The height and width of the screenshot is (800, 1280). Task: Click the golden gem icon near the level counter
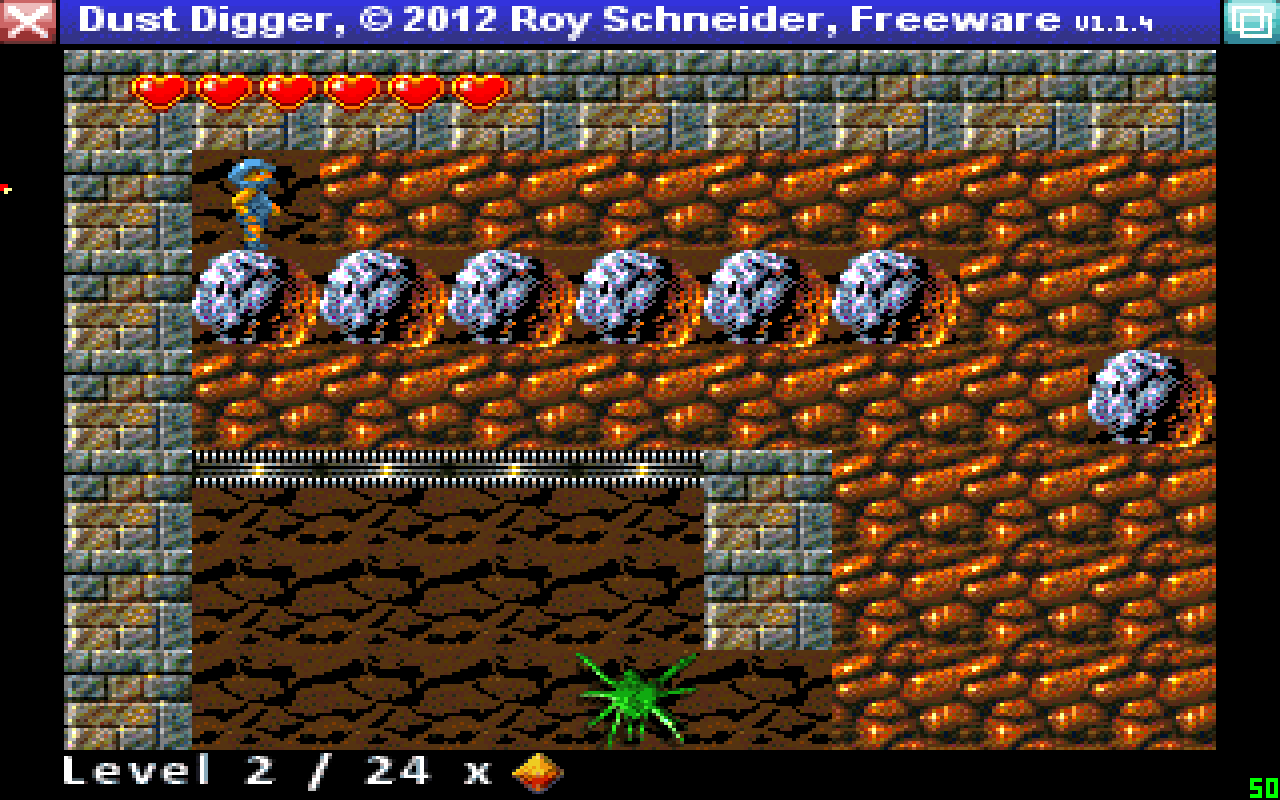point(537,771)
